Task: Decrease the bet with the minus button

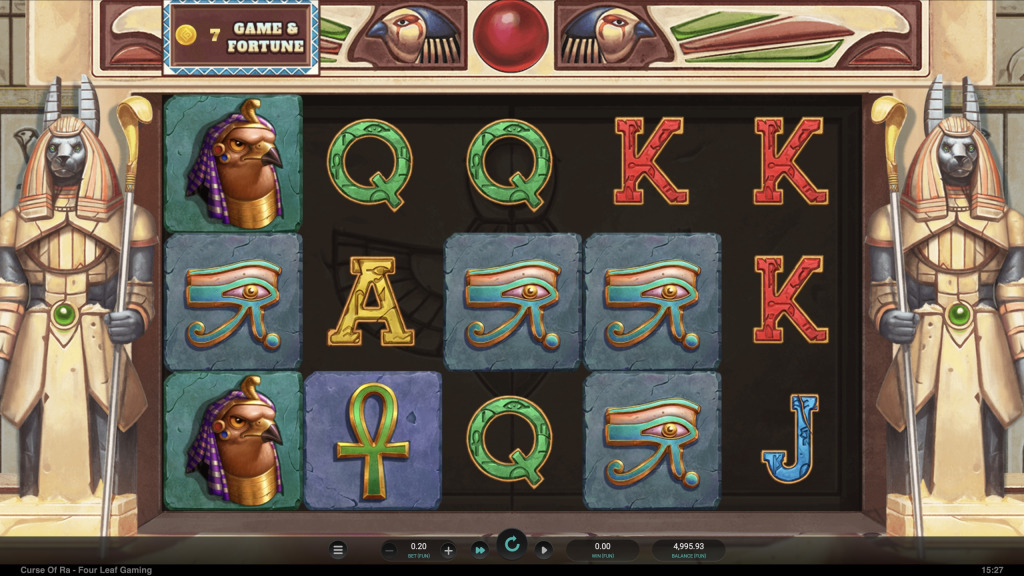Action: point(390,550)
